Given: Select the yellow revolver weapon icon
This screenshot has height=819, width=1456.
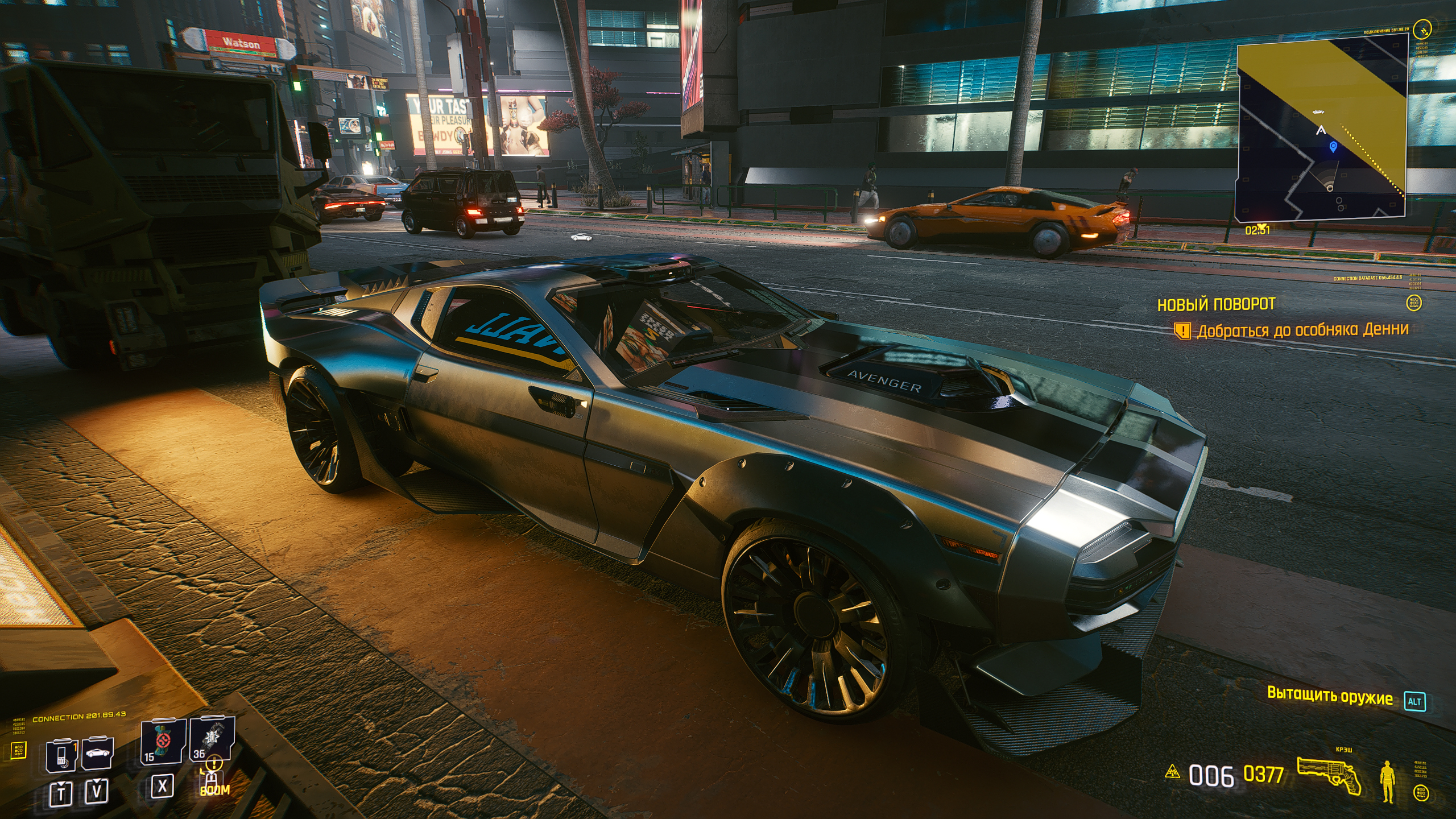Looking at the screenshot, I should point(1329,775).
